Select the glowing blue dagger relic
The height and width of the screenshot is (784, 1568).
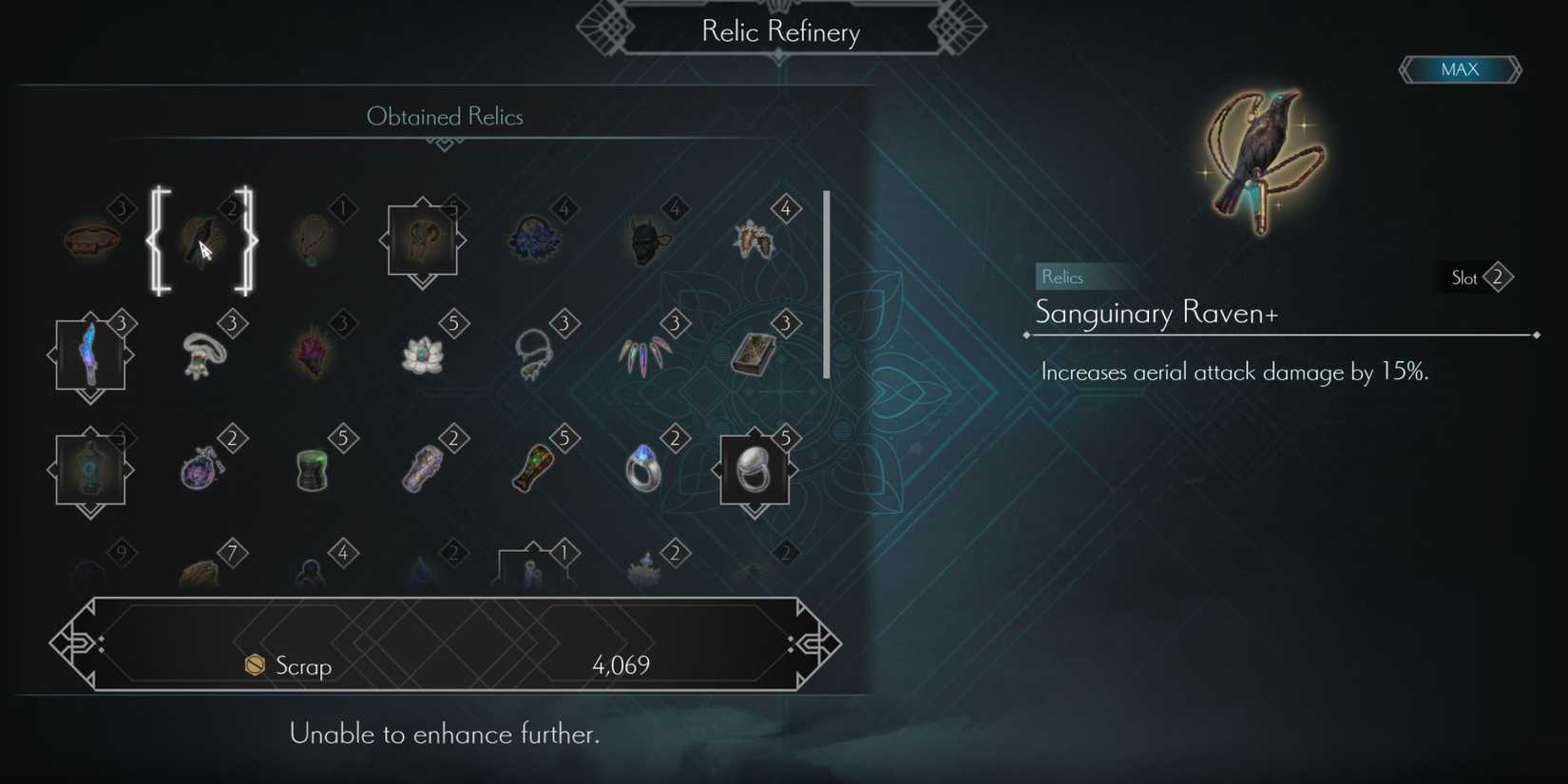[x=90, y=356]
